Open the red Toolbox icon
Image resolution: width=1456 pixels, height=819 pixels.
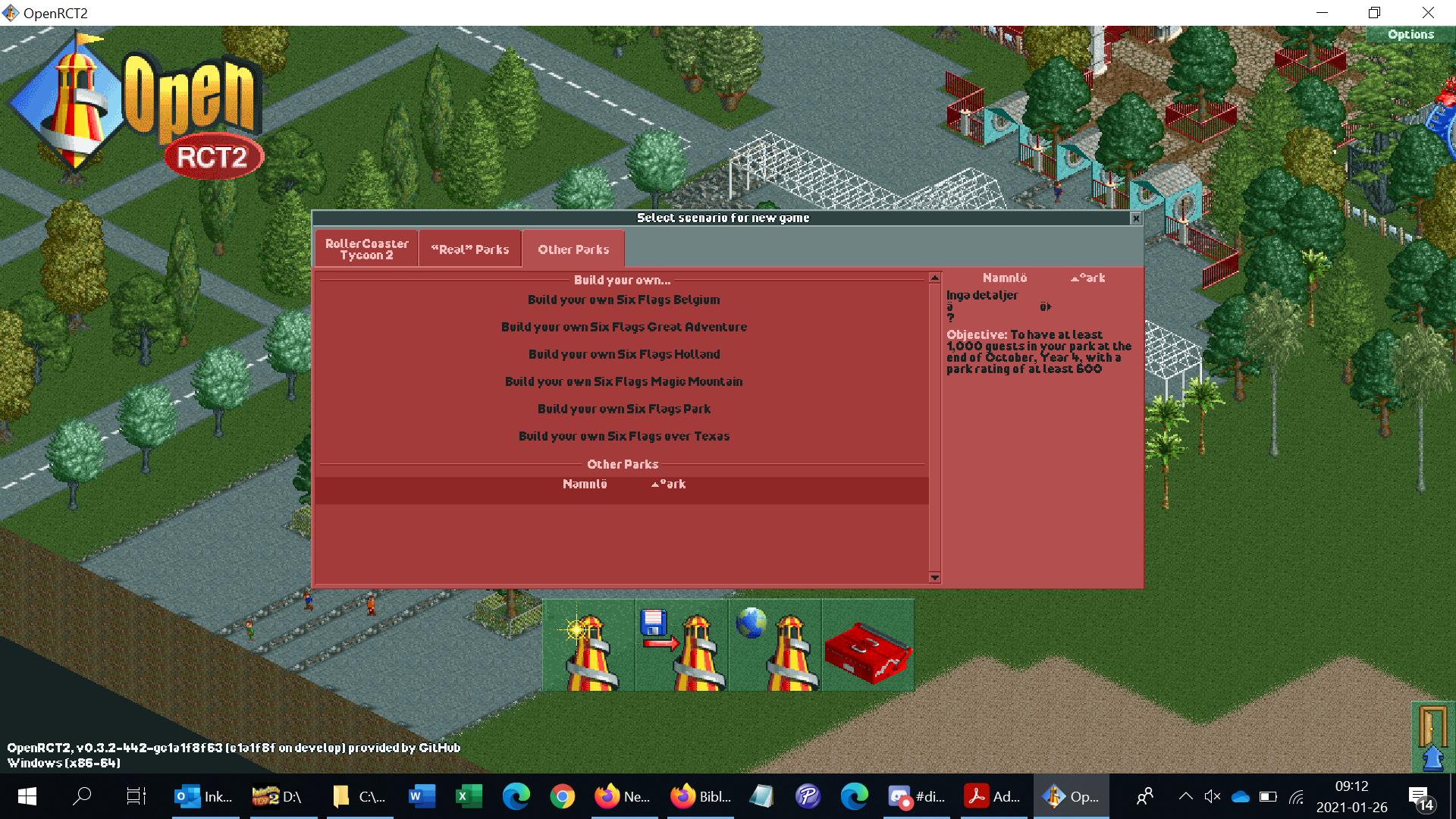(x=868, y=645)
